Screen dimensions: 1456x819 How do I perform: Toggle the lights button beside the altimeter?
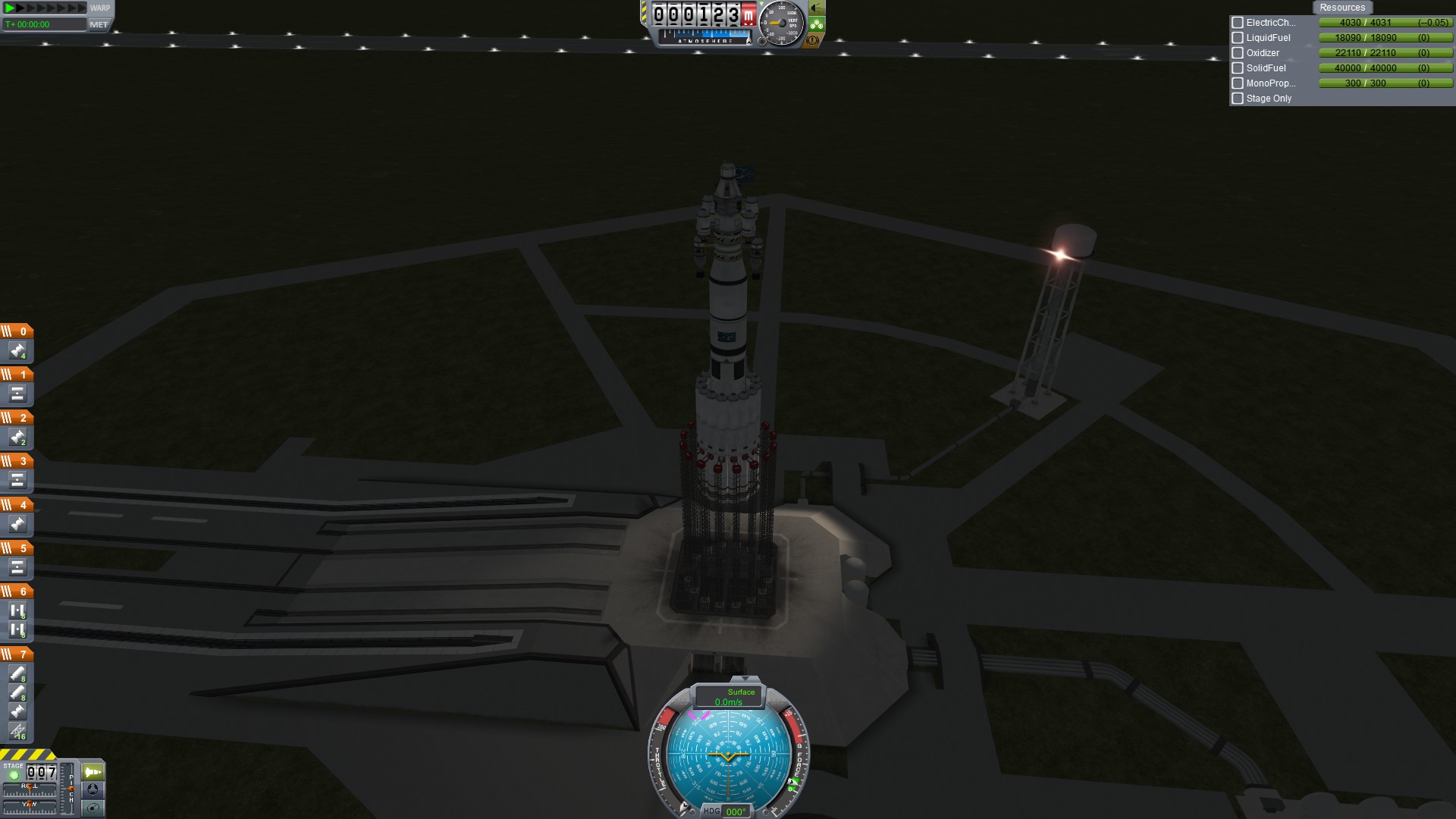pyautogui.click(x=817, y=8)
